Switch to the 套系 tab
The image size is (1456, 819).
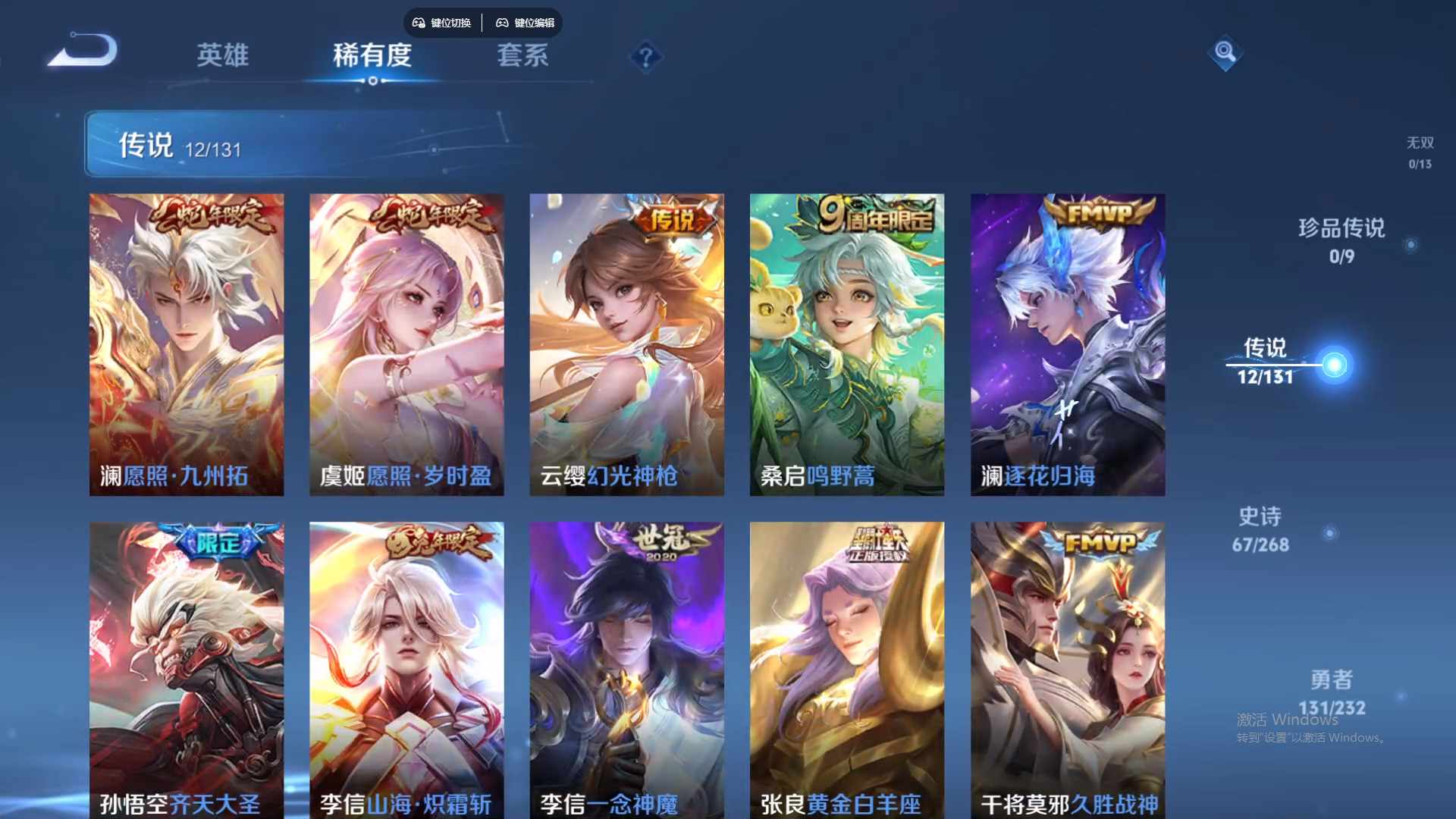pos(522,57)
